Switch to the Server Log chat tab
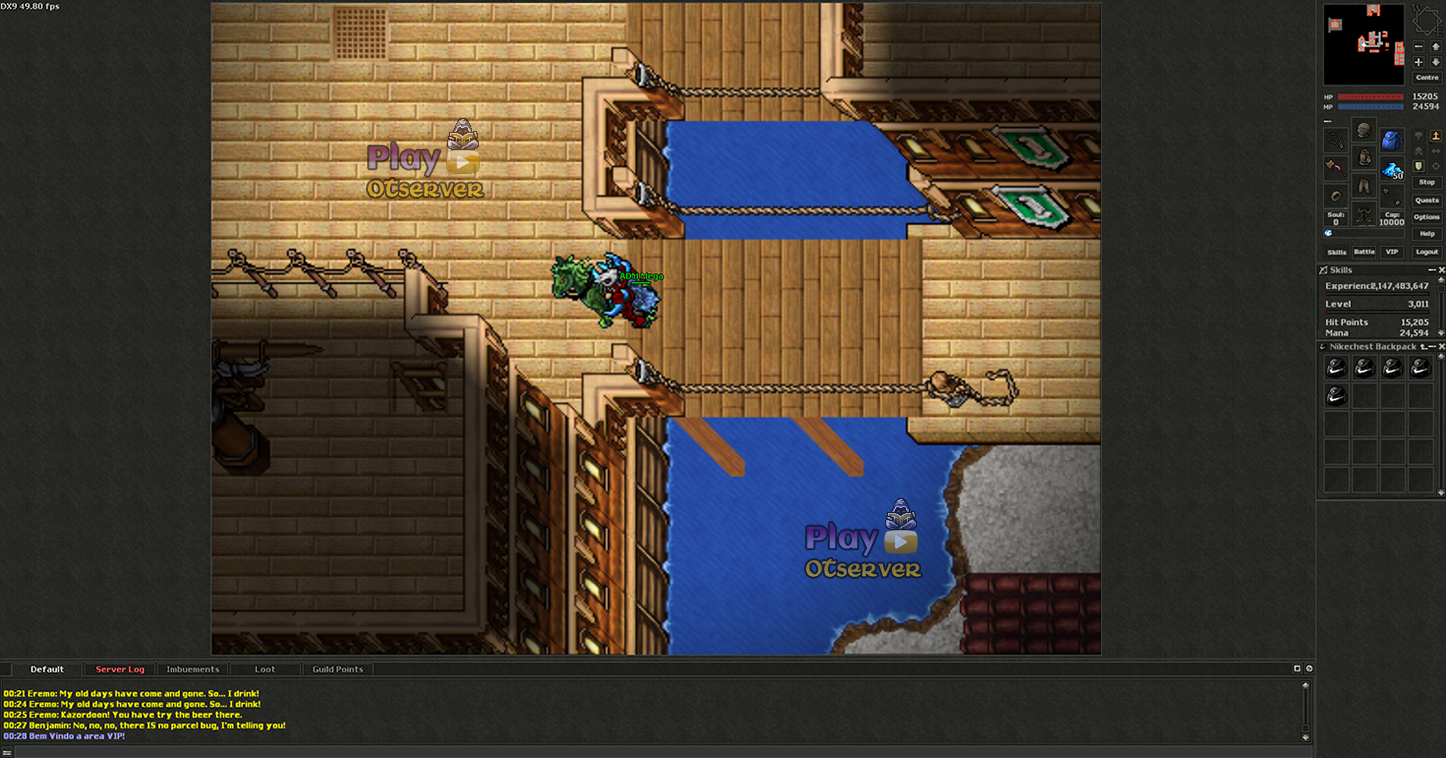 point(120,669)
